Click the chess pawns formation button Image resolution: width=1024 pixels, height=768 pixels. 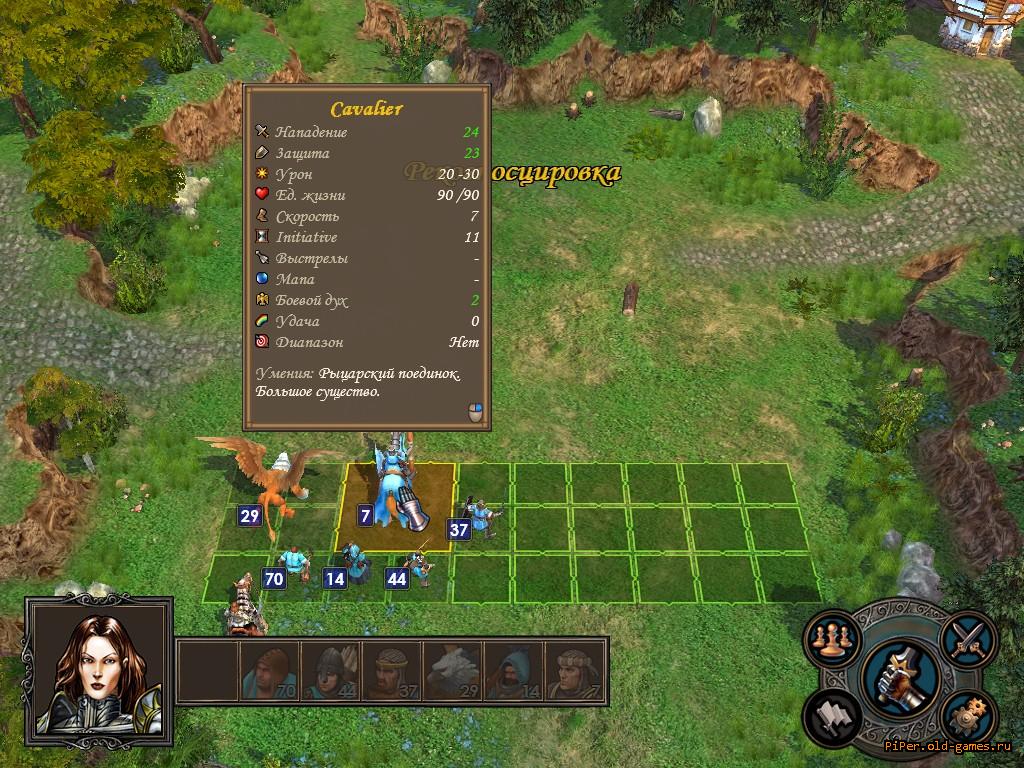[829, 639]
